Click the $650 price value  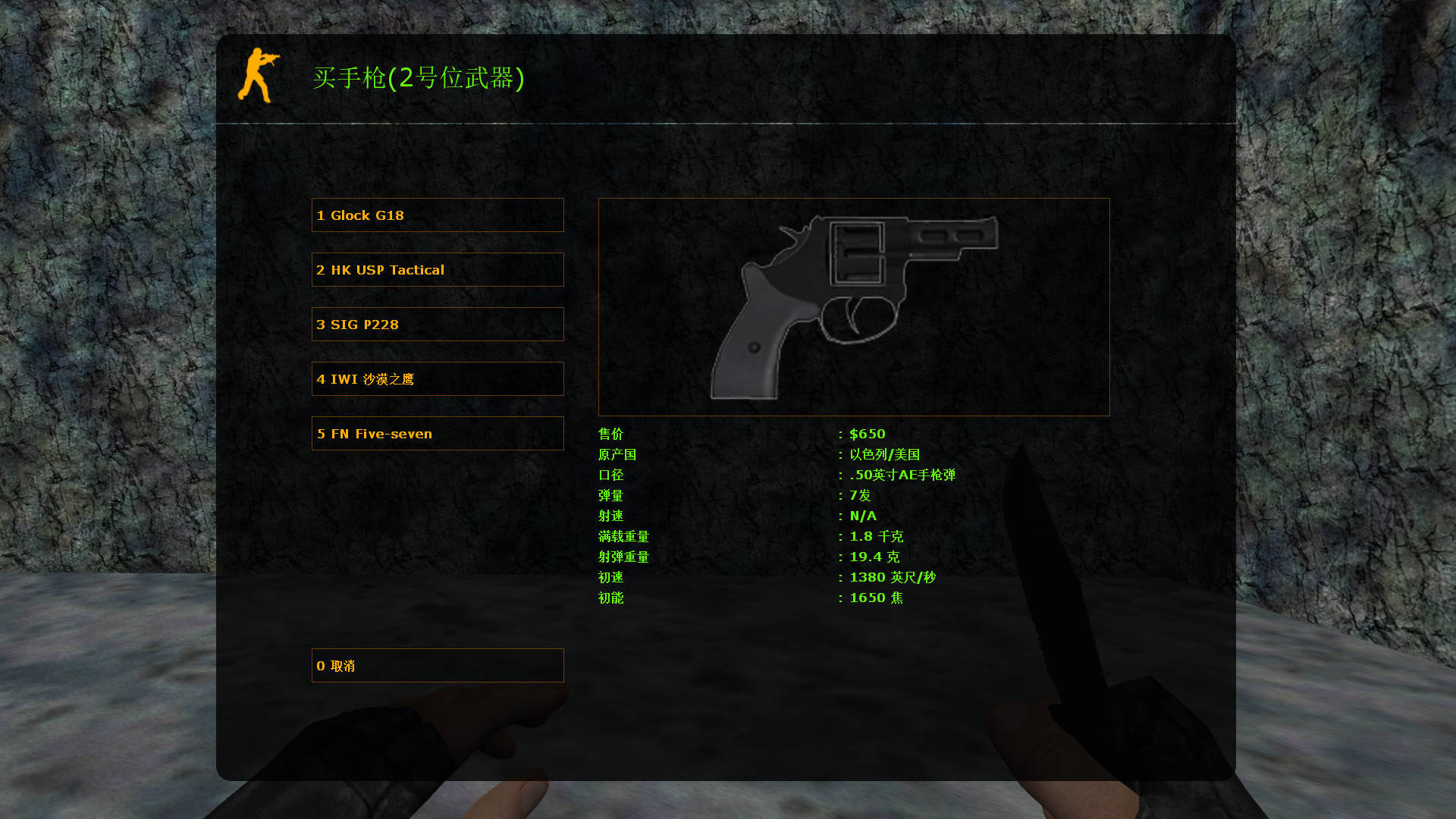(x=868, y=434)
